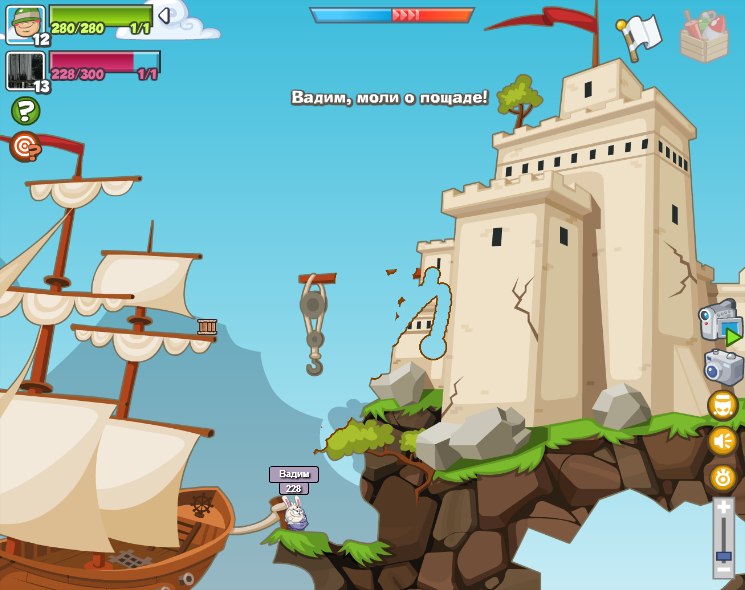Open the weapons crate
The image size is (745, 590).
pos(704,37)
